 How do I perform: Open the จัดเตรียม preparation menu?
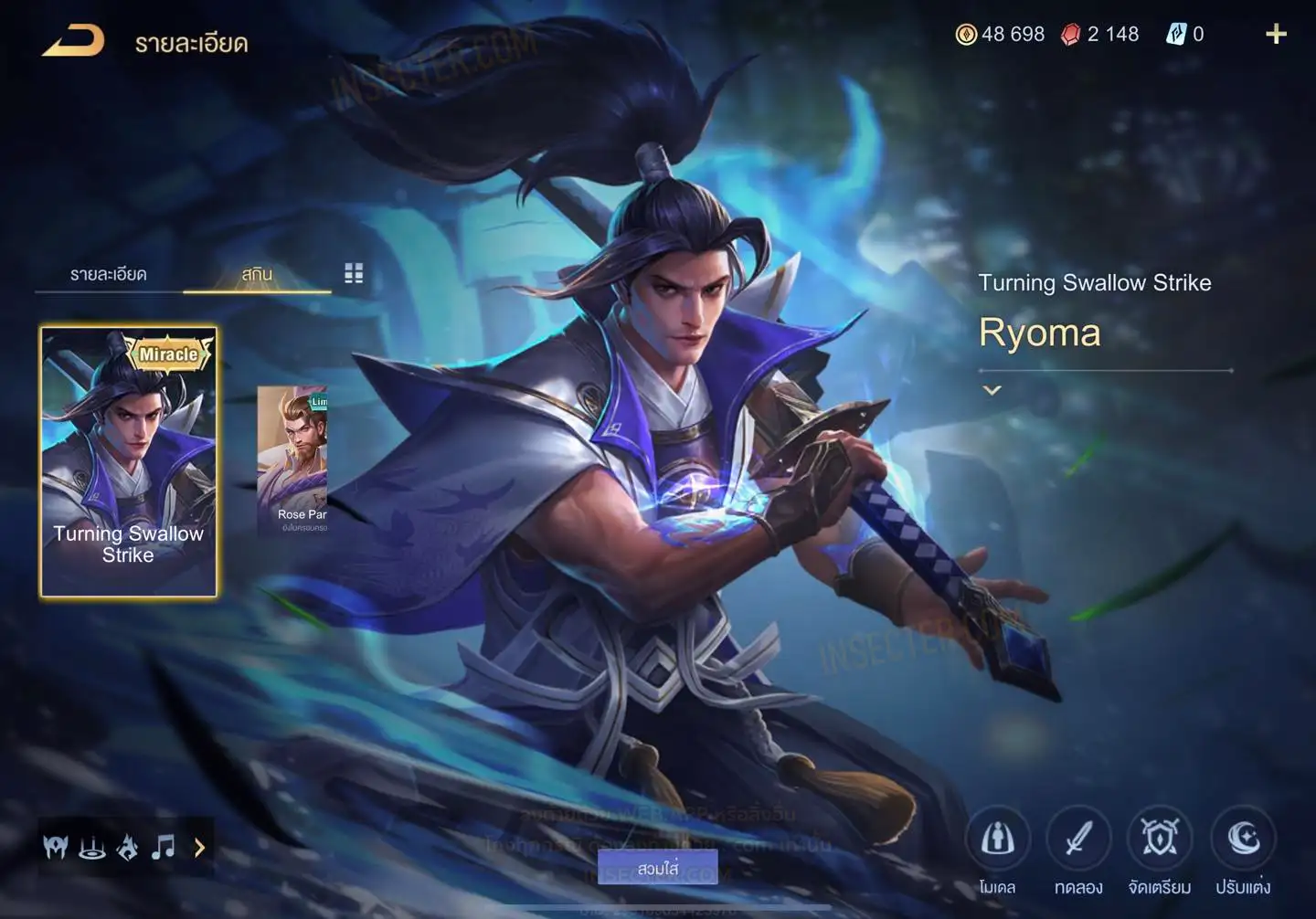tap(1160, 839)
